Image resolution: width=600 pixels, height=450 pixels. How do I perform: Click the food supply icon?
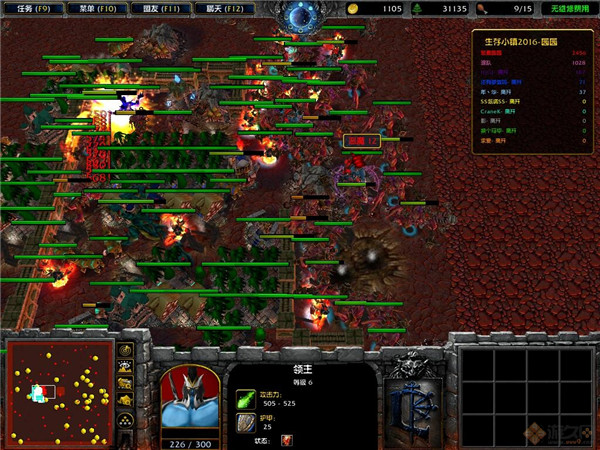tap(481, 8)
